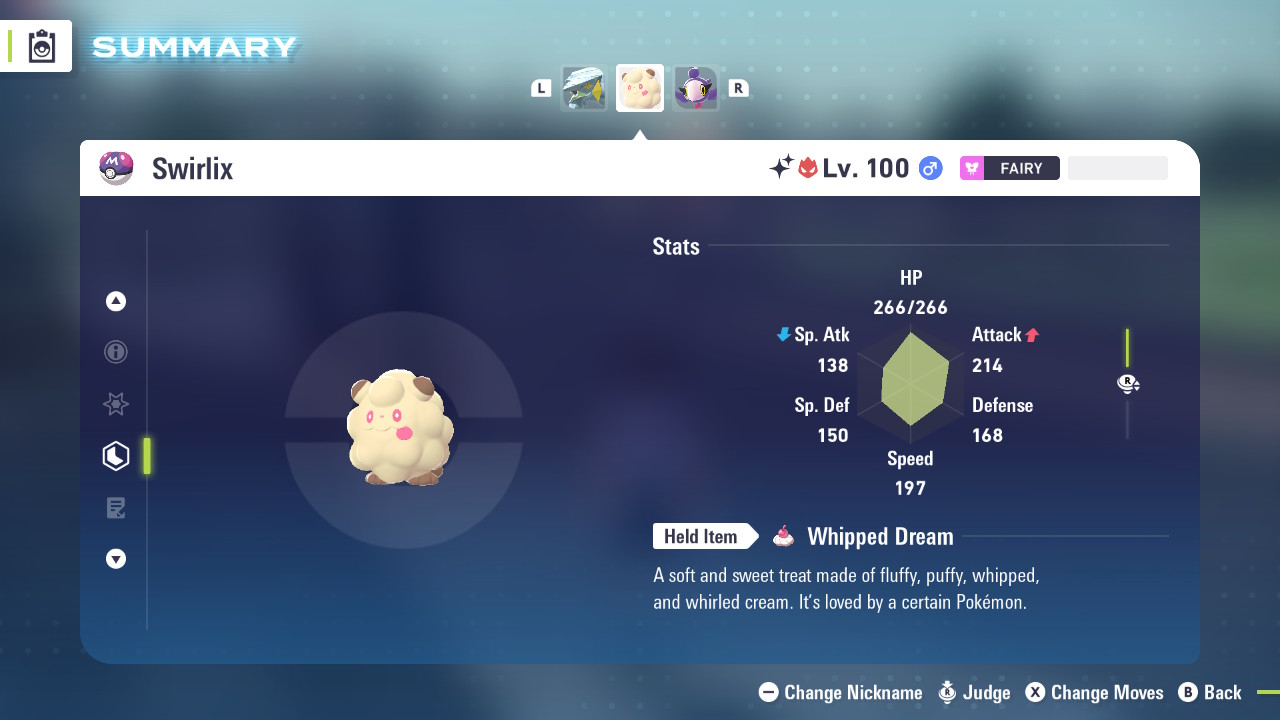This screenshot has height=720, width=1280.
Task: Select the star ribbons icon in the sidebar
Action: (115, 404)
